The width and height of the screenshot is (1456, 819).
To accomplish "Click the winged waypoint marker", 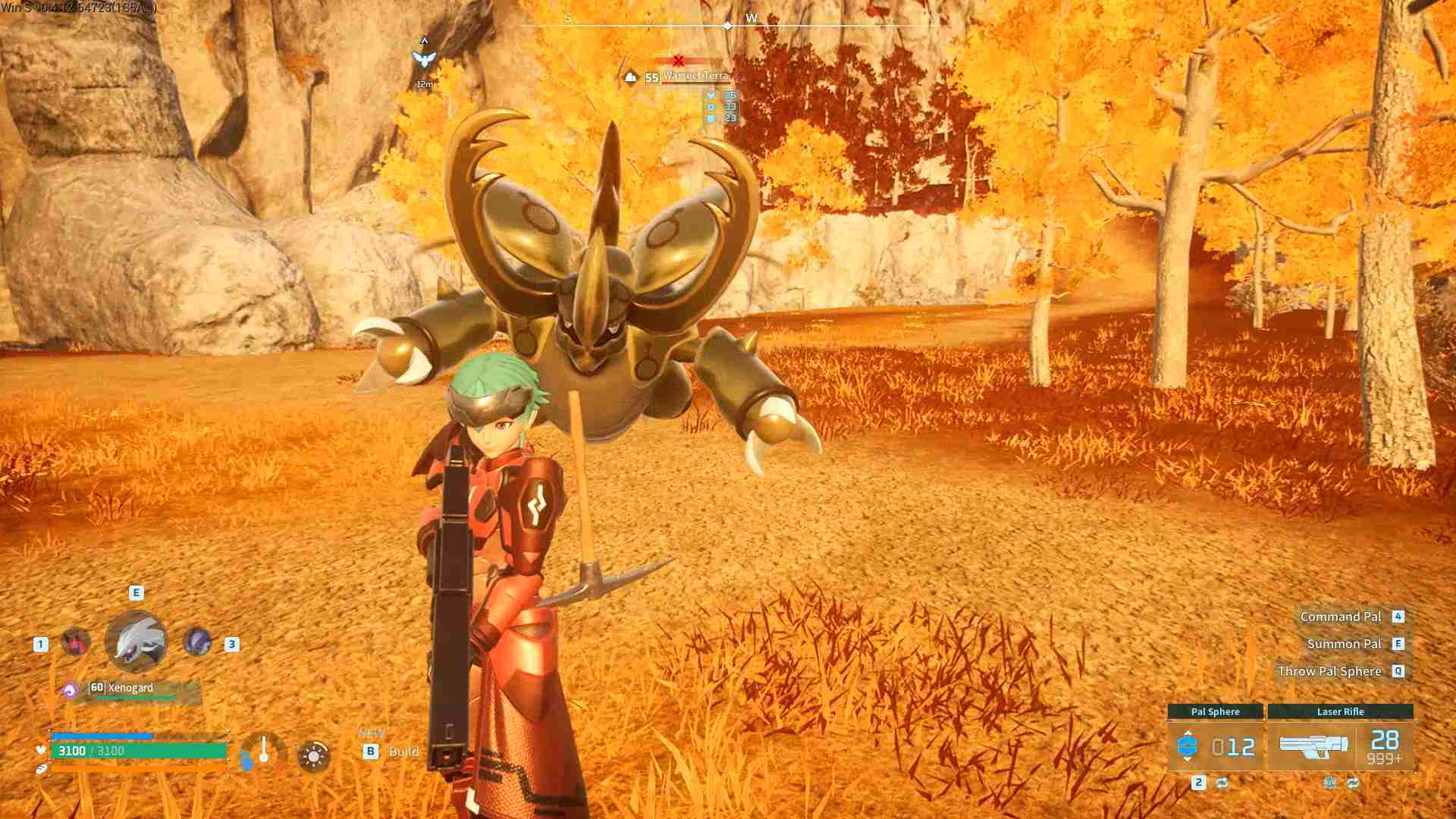I will pyautogui.click(x=424, y=59).
